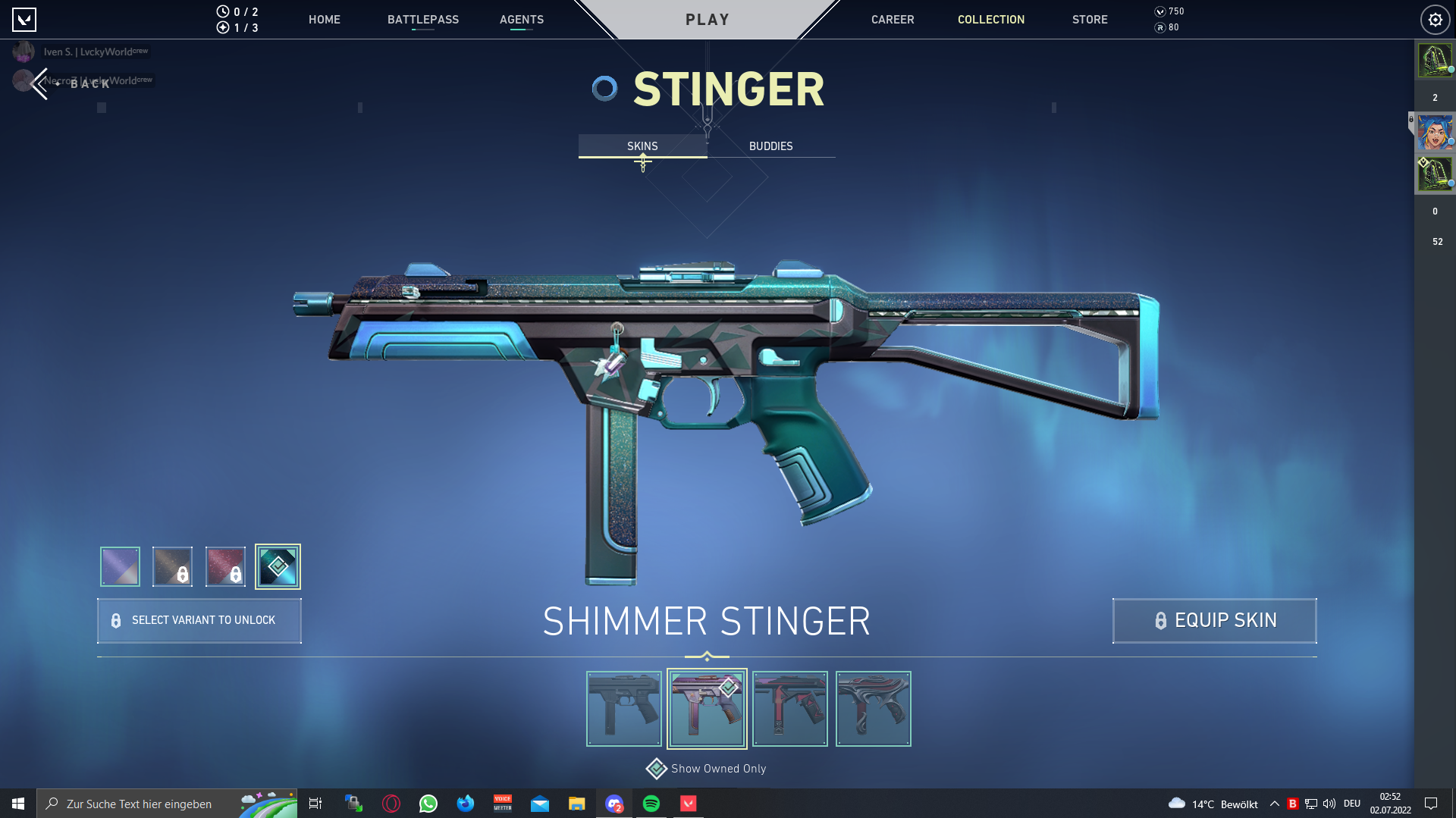Open the STORE page
Image resolution: width=1456 pixels, height=818 pixels.
click(x=1090, y=20)
